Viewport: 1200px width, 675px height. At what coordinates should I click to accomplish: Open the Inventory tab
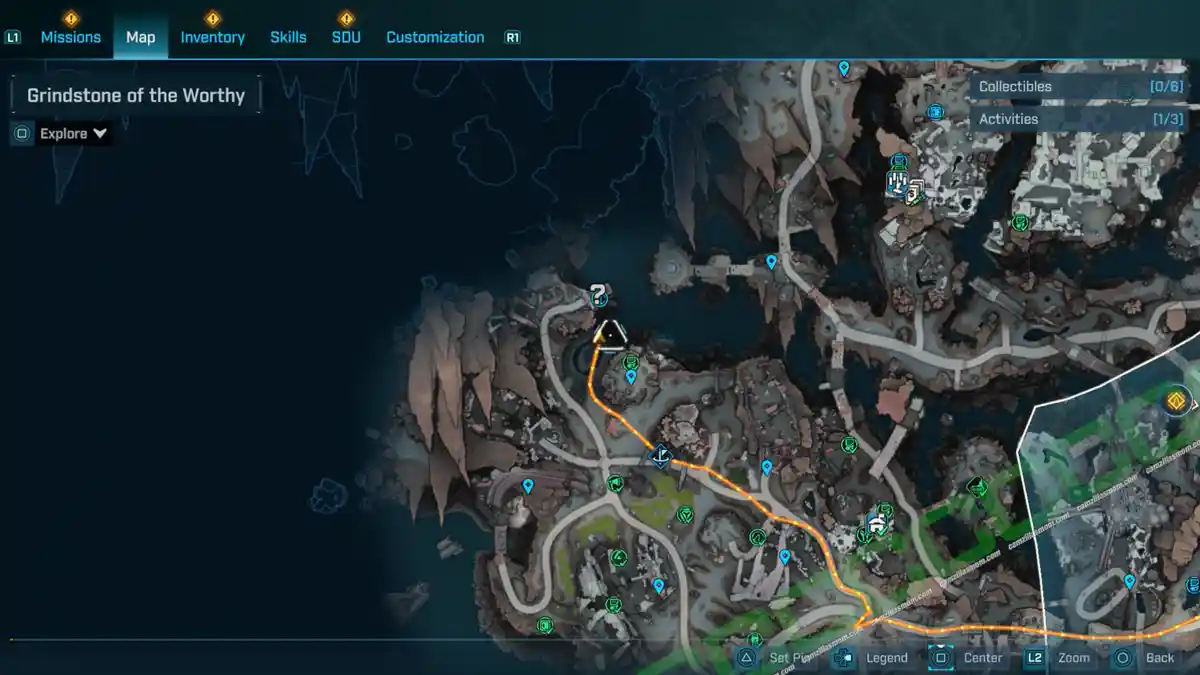[x=212, y=37]
